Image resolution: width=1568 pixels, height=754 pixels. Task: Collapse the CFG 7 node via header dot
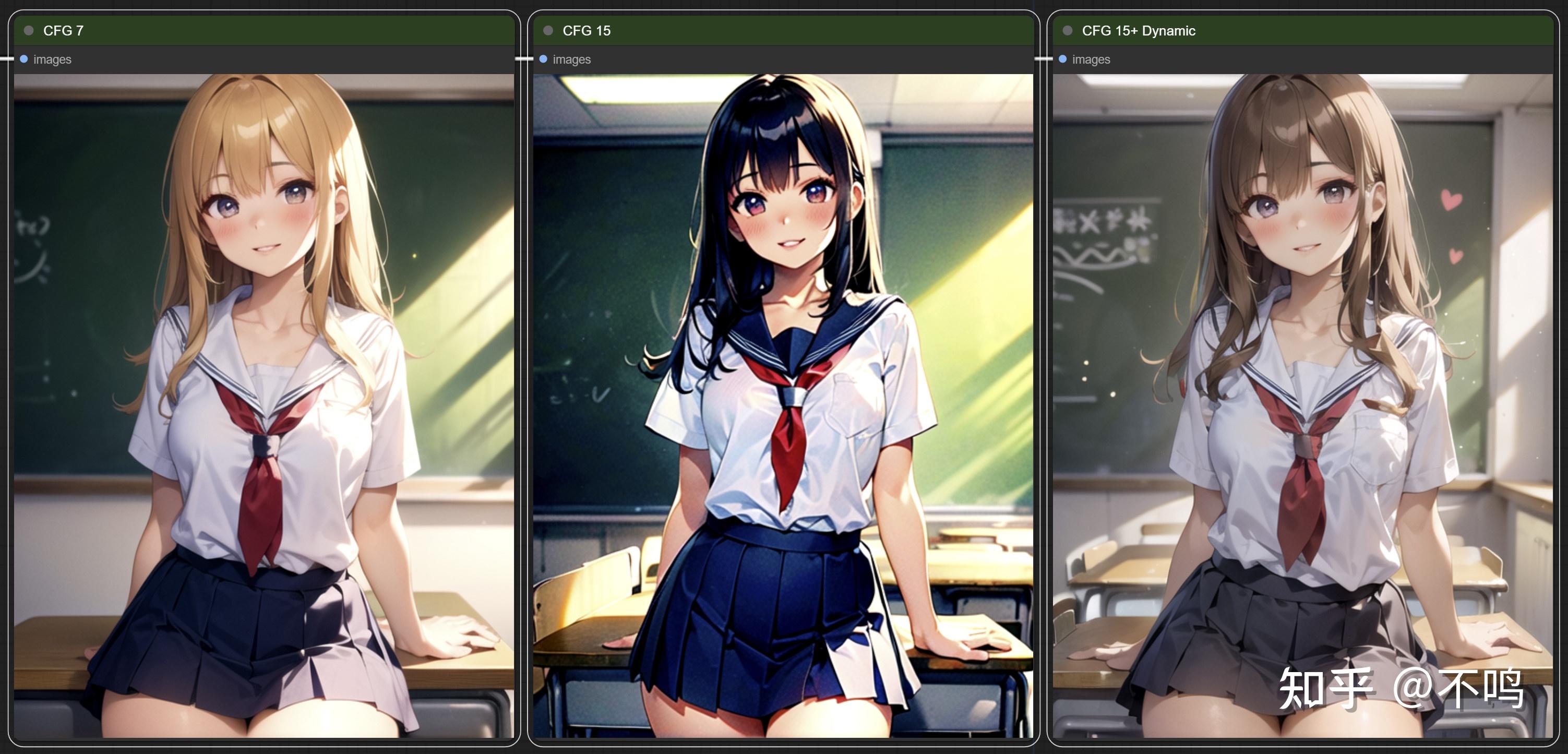point(29,30)
